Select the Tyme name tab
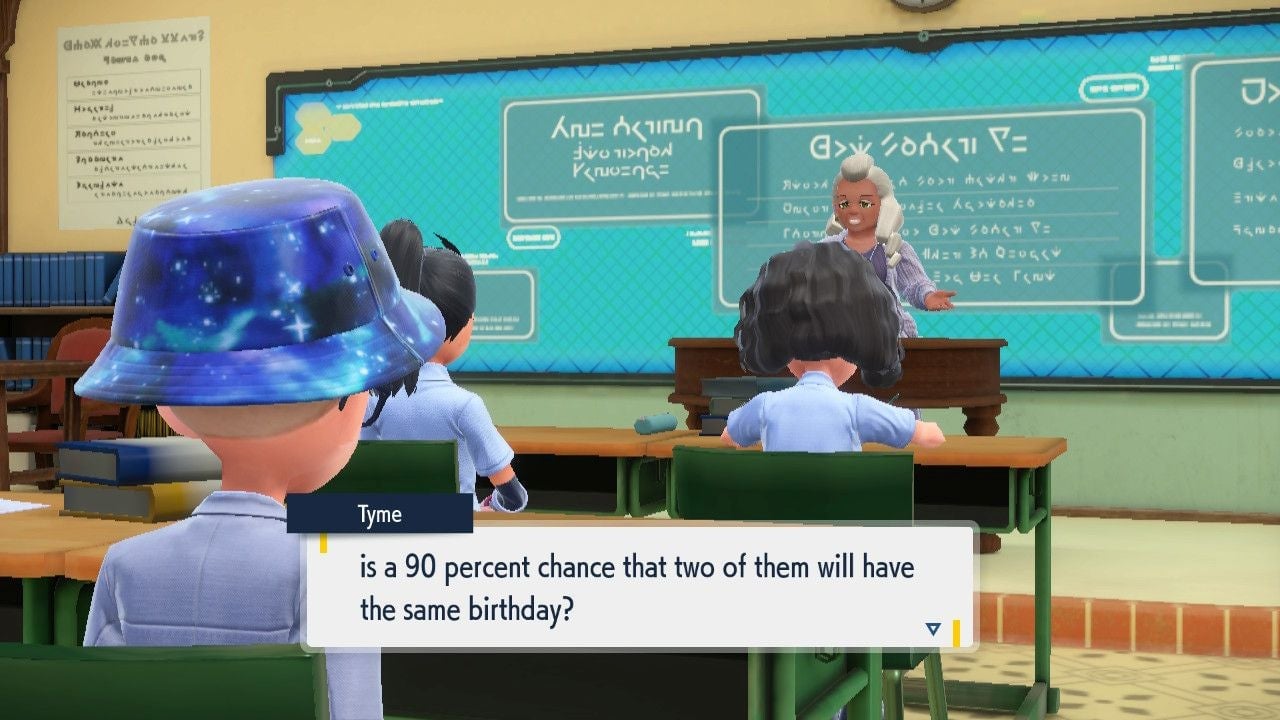This screenshot has width=1280, height=720. 383,514
